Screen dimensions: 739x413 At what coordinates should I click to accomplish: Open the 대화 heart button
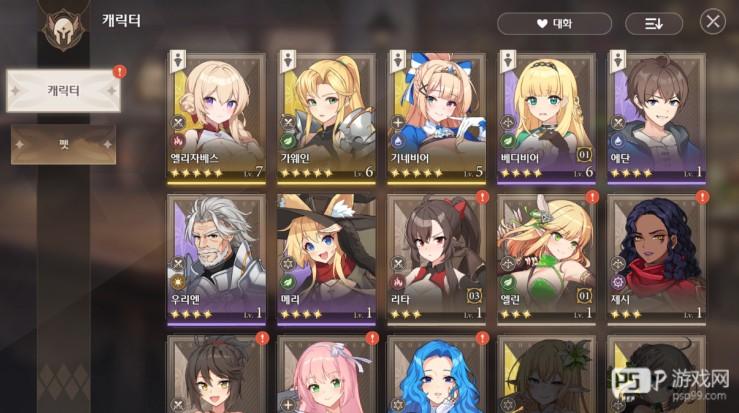pyautogui.click(x=554, y=23)
